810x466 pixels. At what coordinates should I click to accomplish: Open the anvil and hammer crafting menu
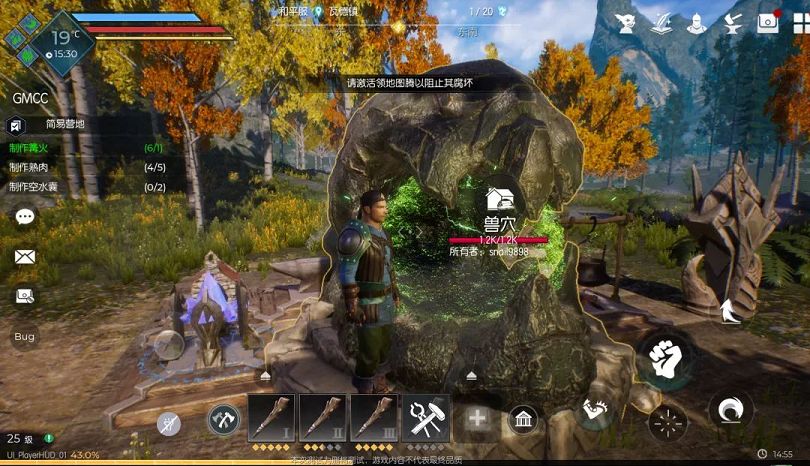(732, 21)
